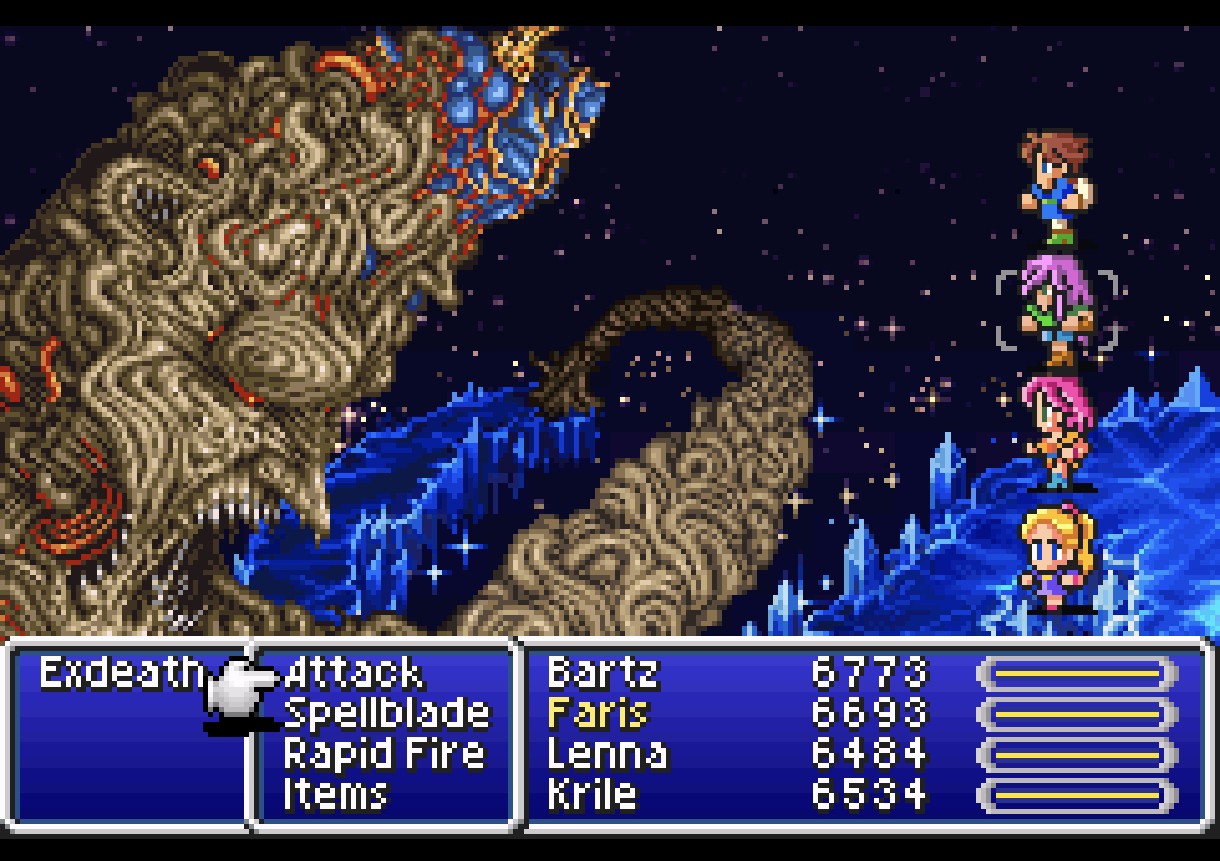Image resolution: width=1220 pixels, height=861 pixels.
Task: Select Faris in the party list
Action: click(x=597, y=714)
